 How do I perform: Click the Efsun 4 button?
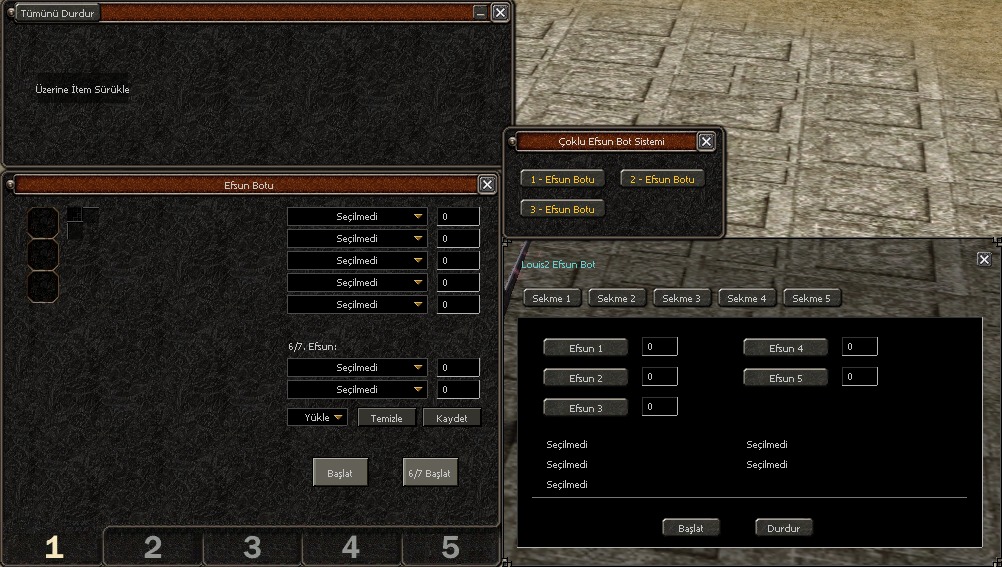pos(786,348)
